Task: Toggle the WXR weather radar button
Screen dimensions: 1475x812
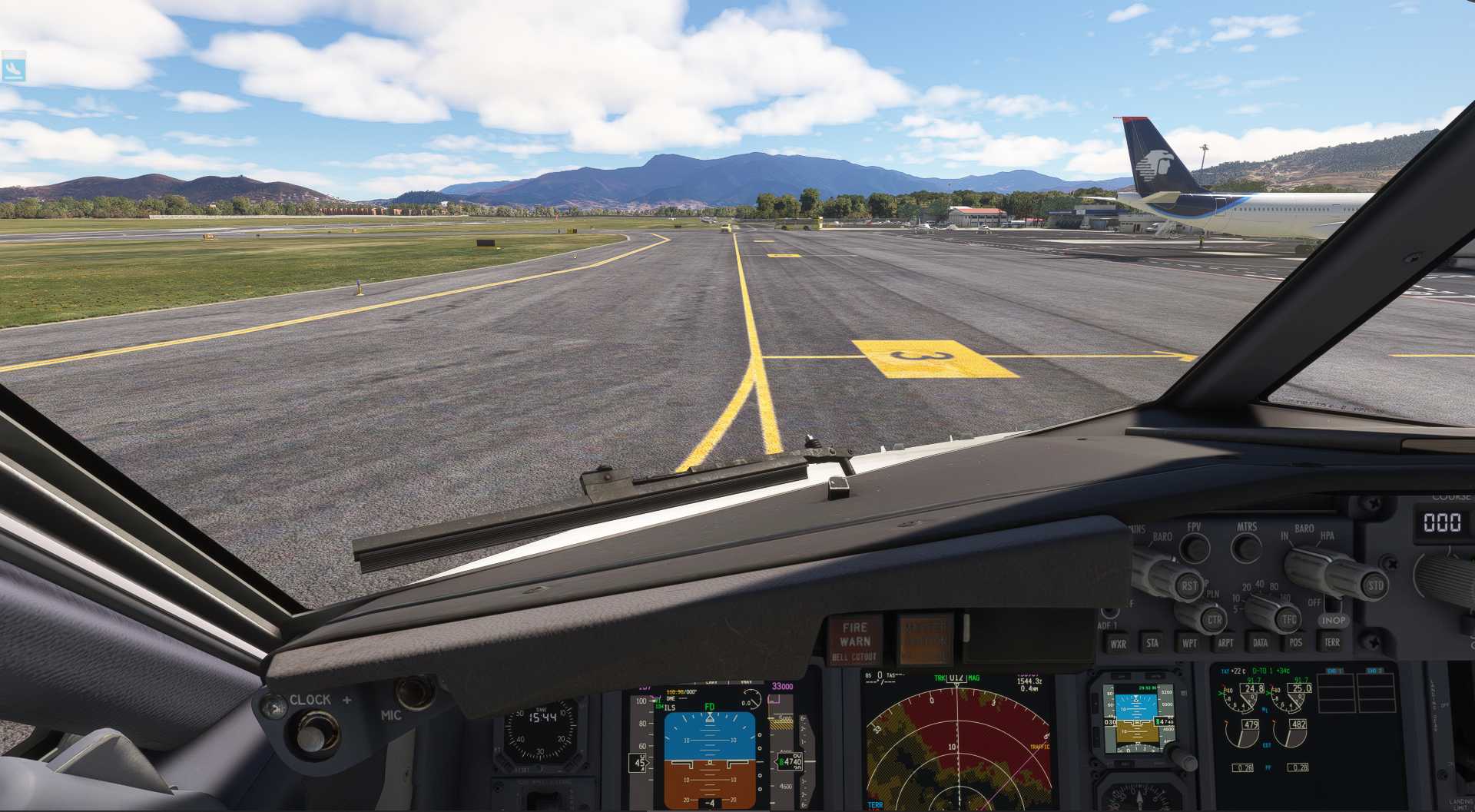Action: coord(1119,643)
